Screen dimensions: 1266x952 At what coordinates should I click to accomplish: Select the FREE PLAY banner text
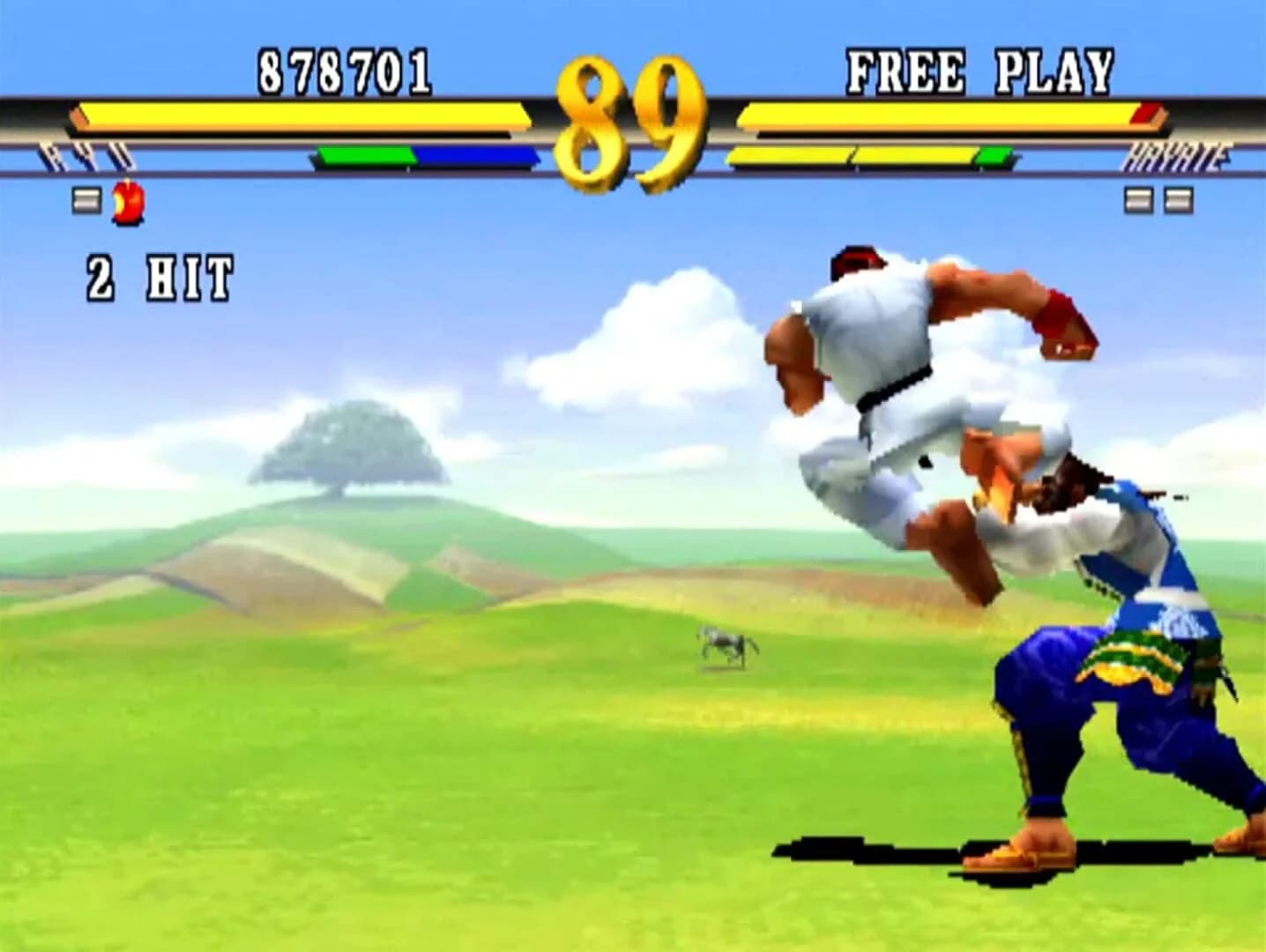pyautogui.click(x=979, y=71)
